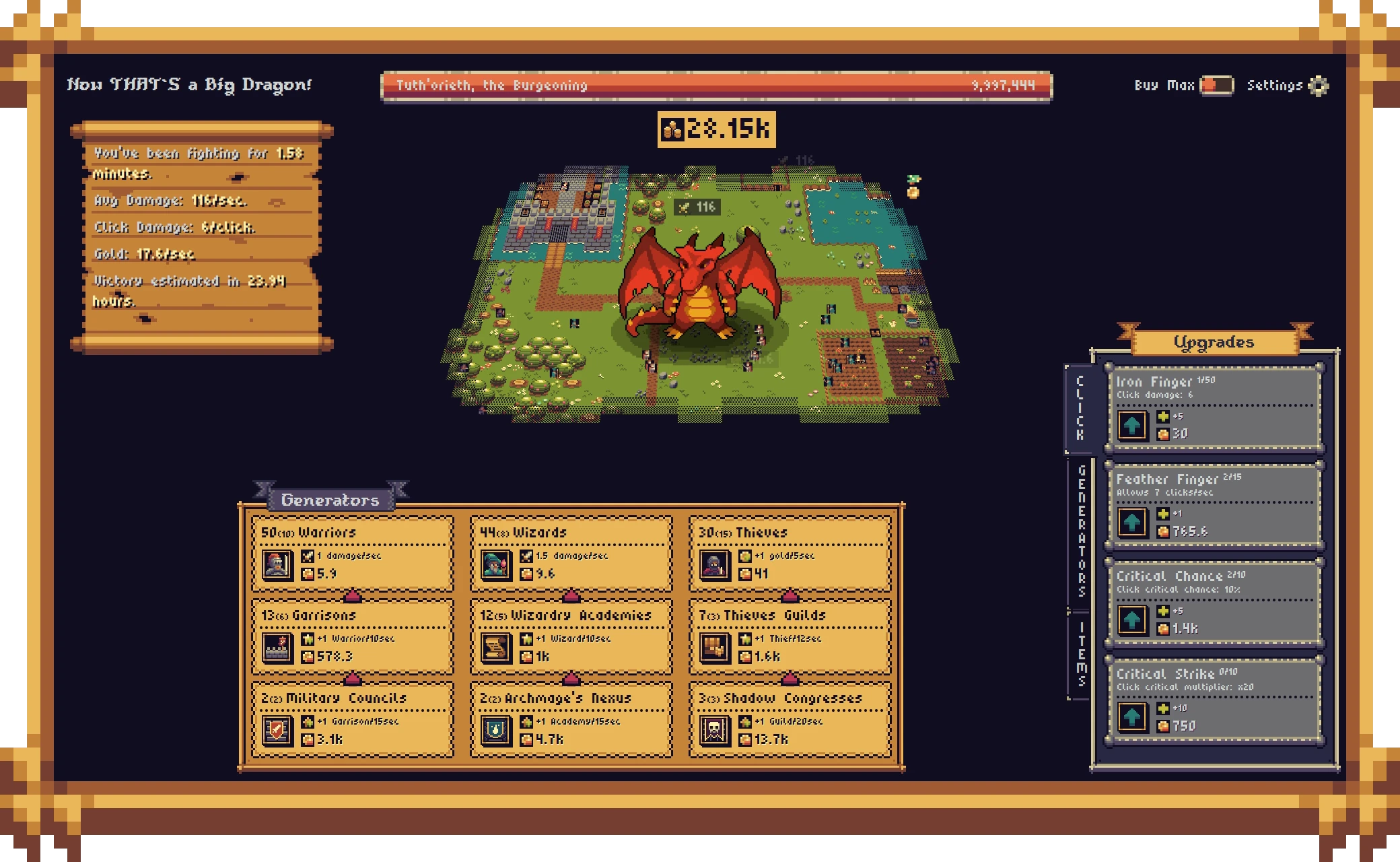Purchase the Critical Strike upgrade
The image size is (1400, 862).
[x=1132, y=717]
